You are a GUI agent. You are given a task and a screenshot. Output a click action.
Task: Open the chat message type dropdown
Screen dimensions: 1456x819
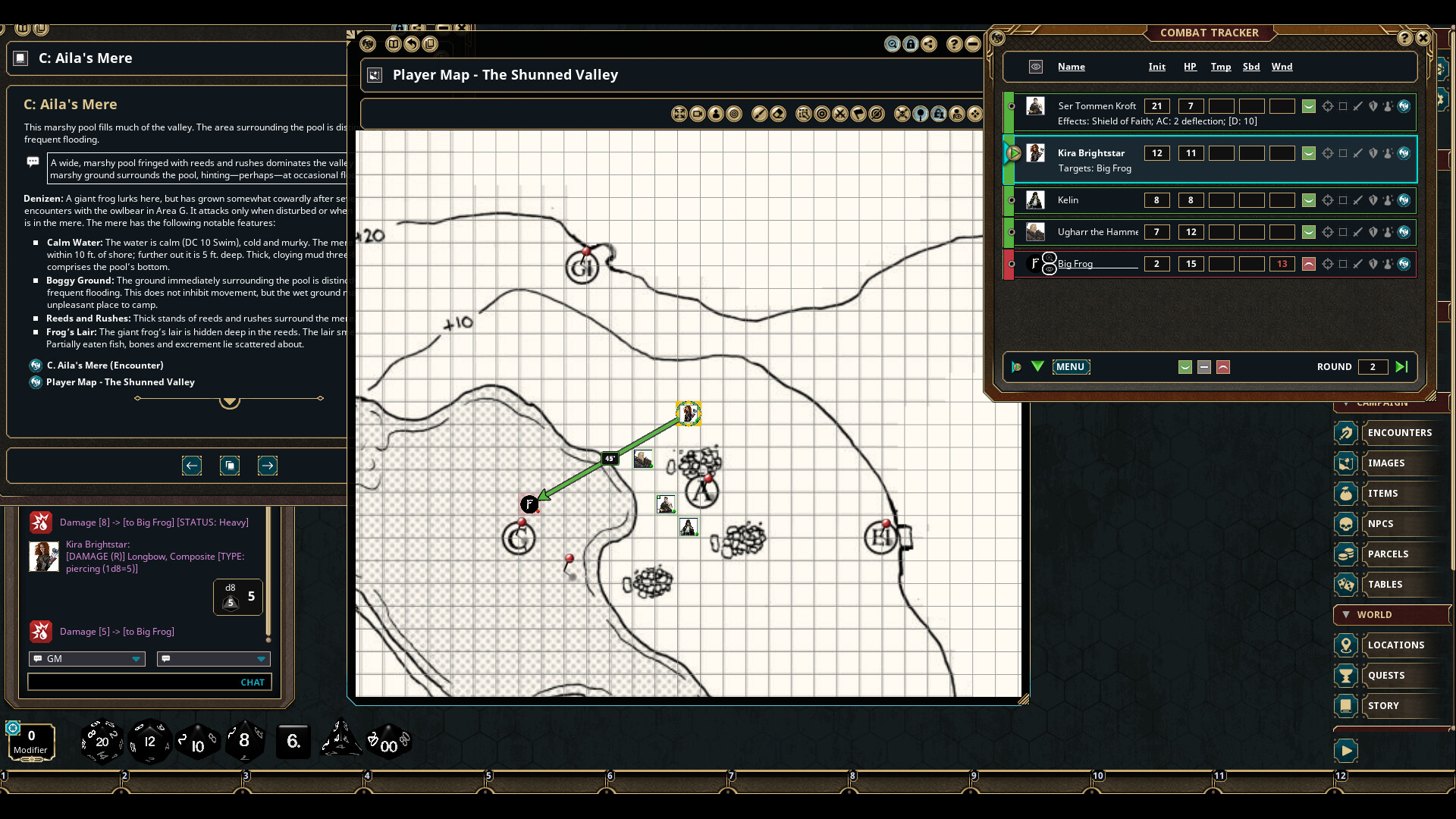coord(213,659)
